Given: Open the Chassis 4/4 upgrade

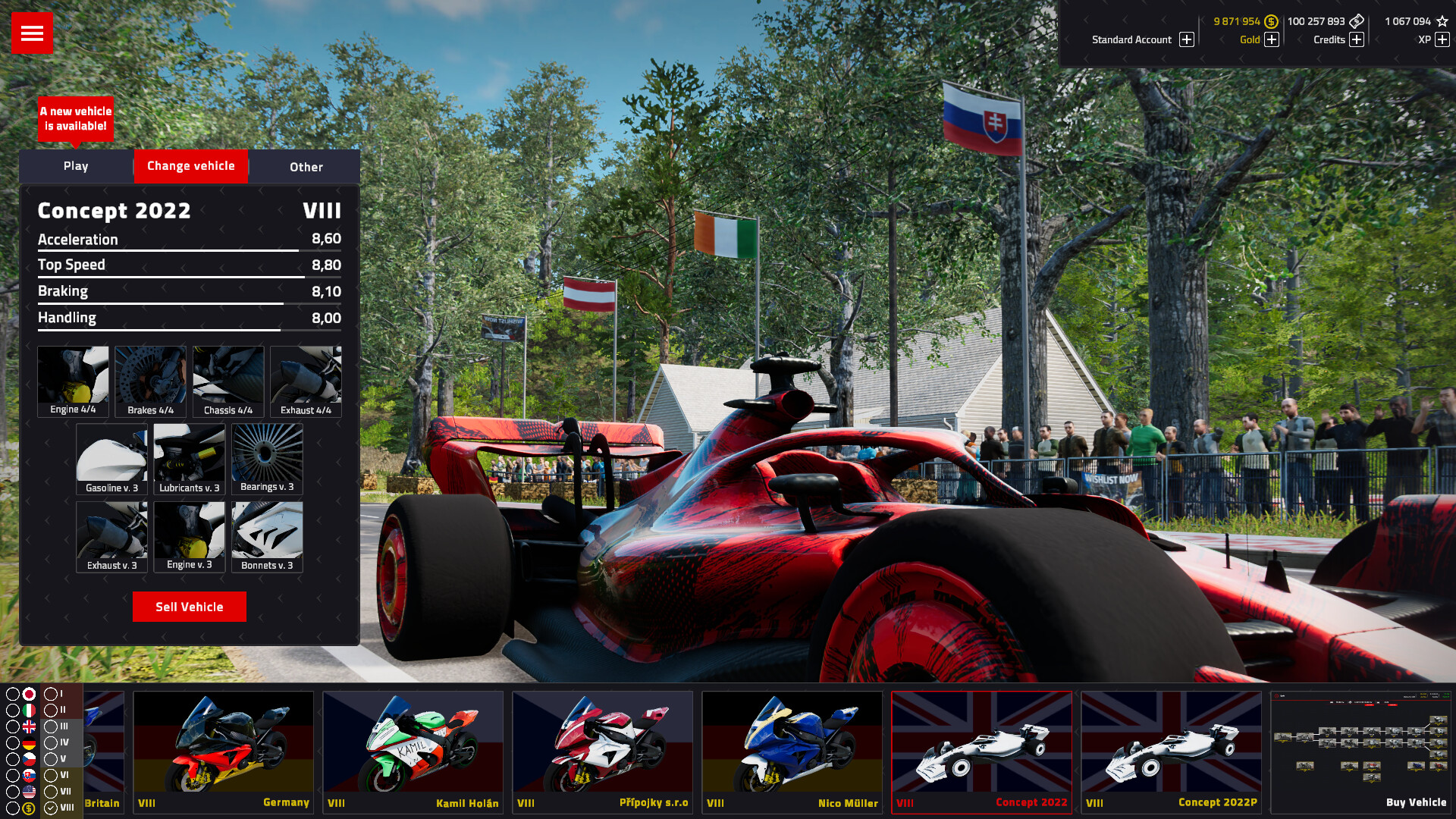Looking at the screenshot, I should coord(227,379).
